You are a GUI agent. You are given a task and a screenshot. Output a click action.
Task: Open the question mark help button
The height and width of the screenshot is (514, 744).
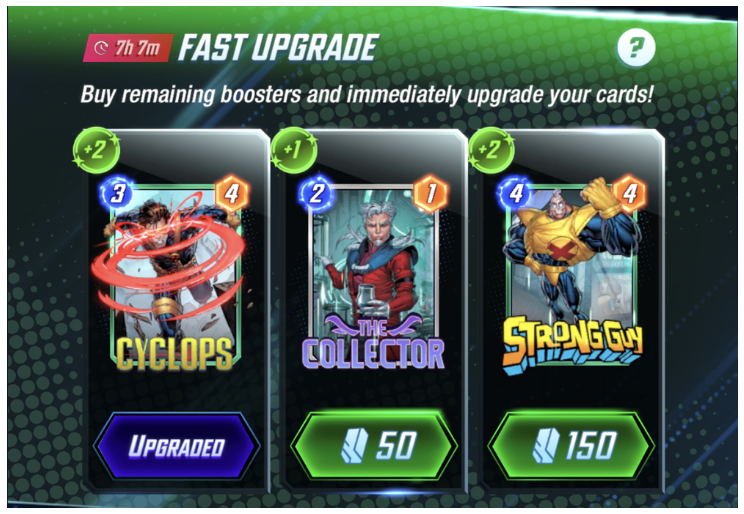(x=636, y=47)
